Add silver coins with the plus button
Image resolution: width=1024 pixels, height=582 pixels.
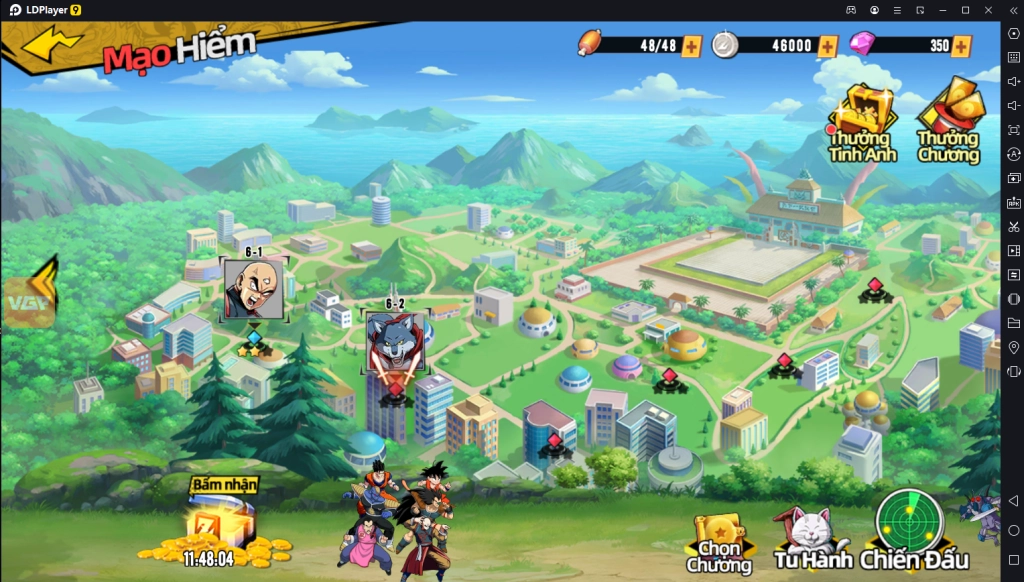[x=827, y=46]
